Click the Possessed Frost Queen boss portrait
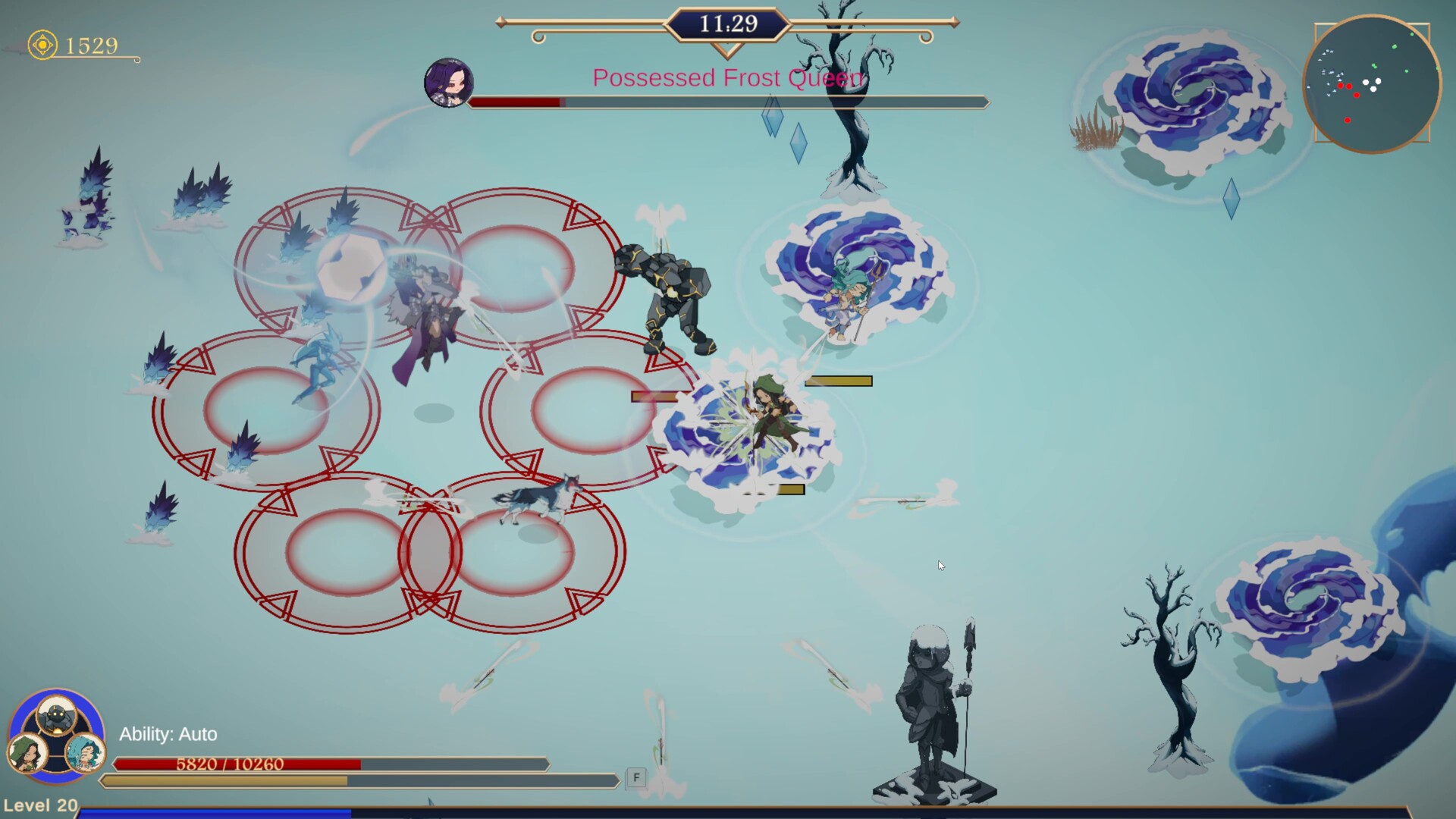 (448, 82)
